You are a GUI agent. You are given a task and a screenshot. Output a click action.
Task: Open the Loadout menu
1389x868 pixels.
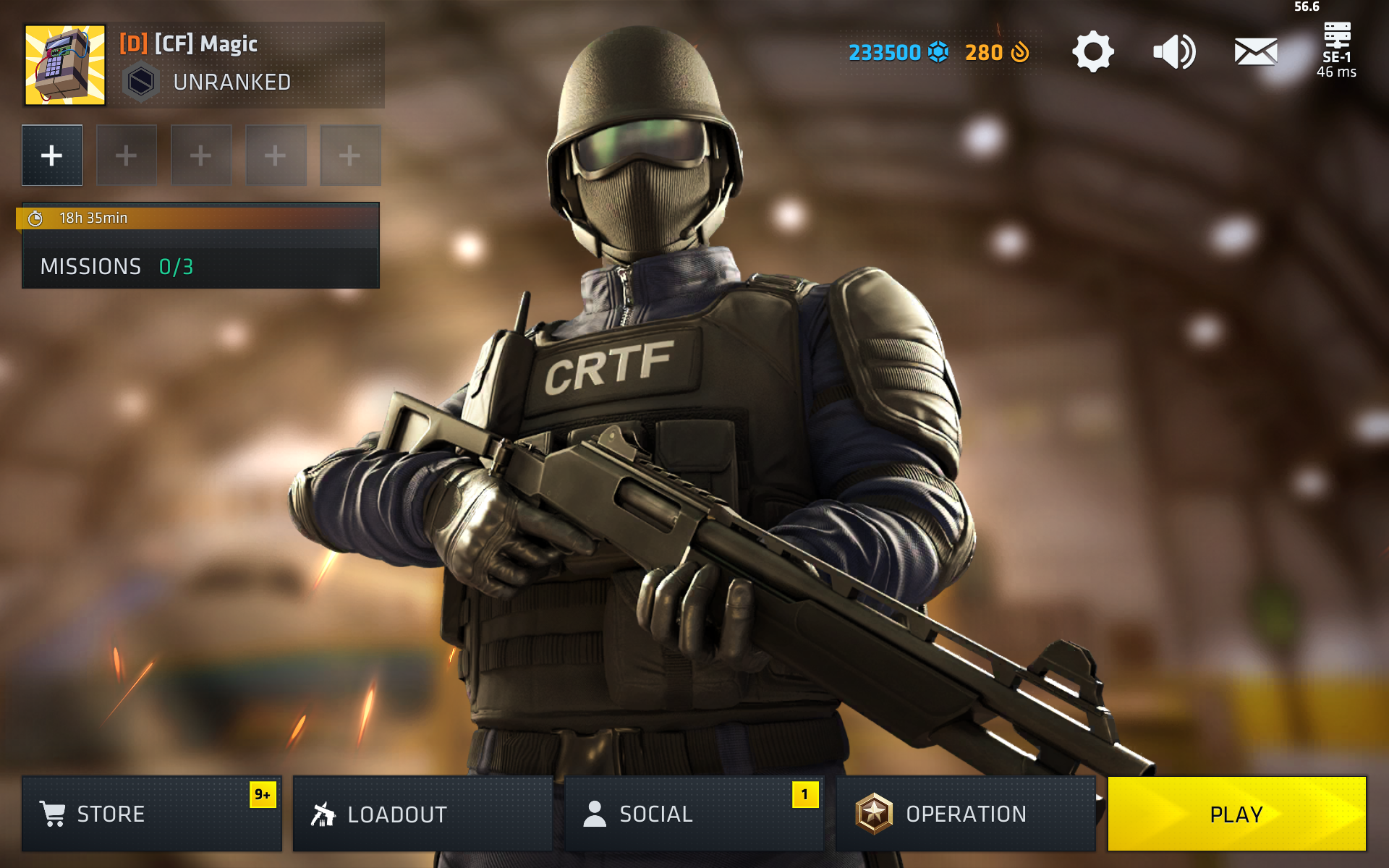(x=422, y=814)
